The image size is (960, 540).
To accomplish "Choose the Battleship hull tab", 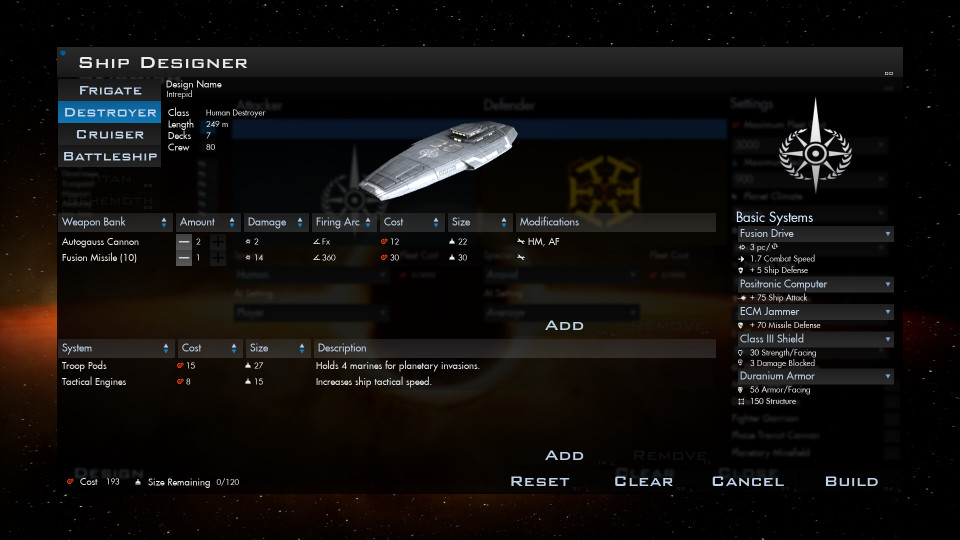I will point(110,157).
